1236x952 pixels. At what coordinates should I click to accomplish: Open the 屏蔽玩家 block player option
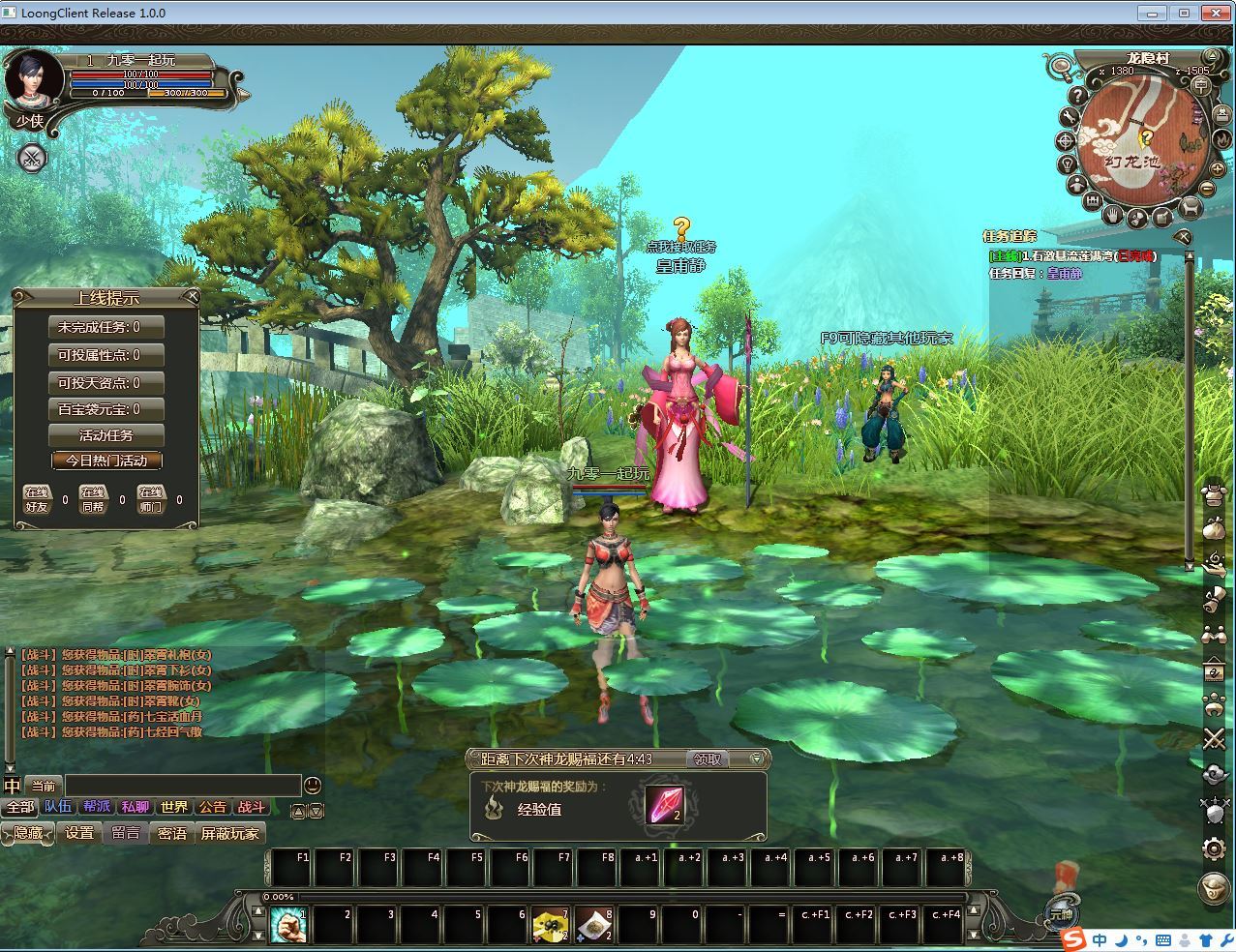click(229, 833)
